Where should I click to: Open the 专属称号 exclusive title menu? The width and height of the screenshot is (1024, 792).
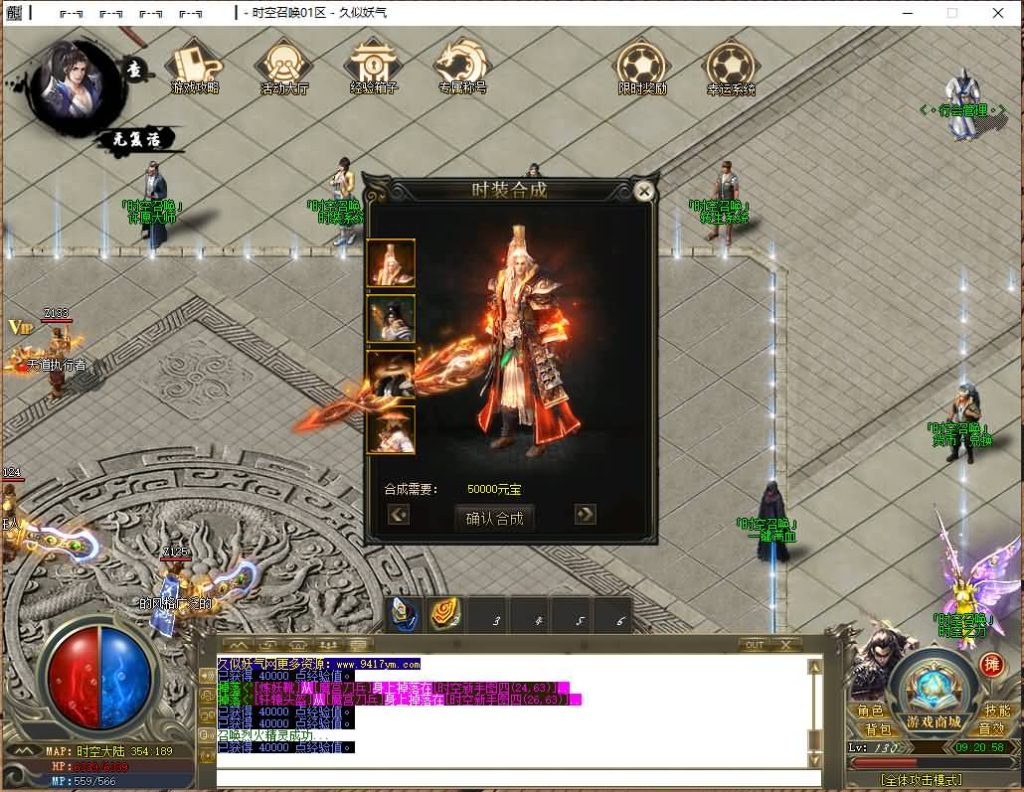tap(461, 67)
